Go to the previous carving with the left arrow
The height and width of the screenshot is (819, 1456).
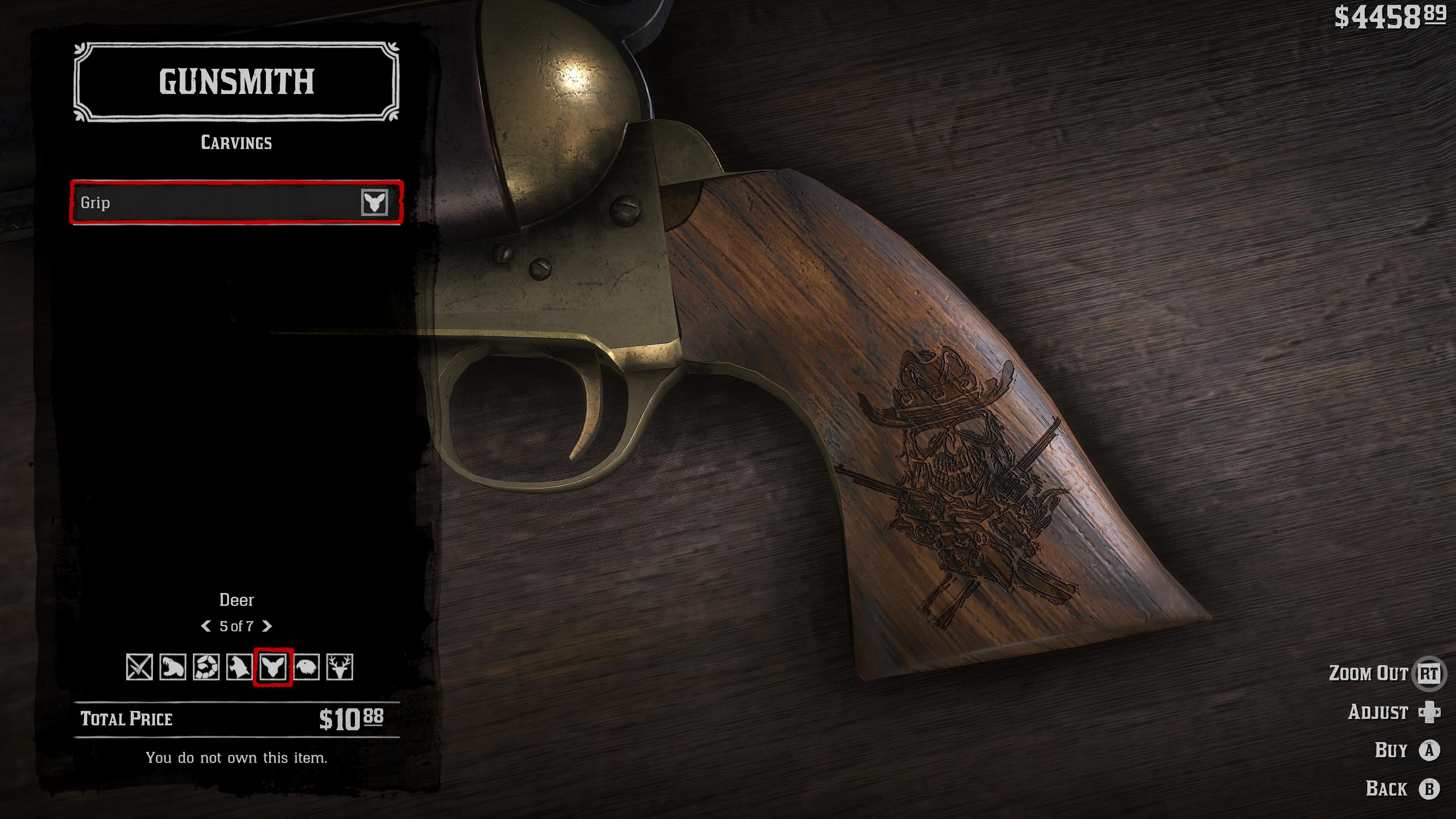(x=206, y=626)
